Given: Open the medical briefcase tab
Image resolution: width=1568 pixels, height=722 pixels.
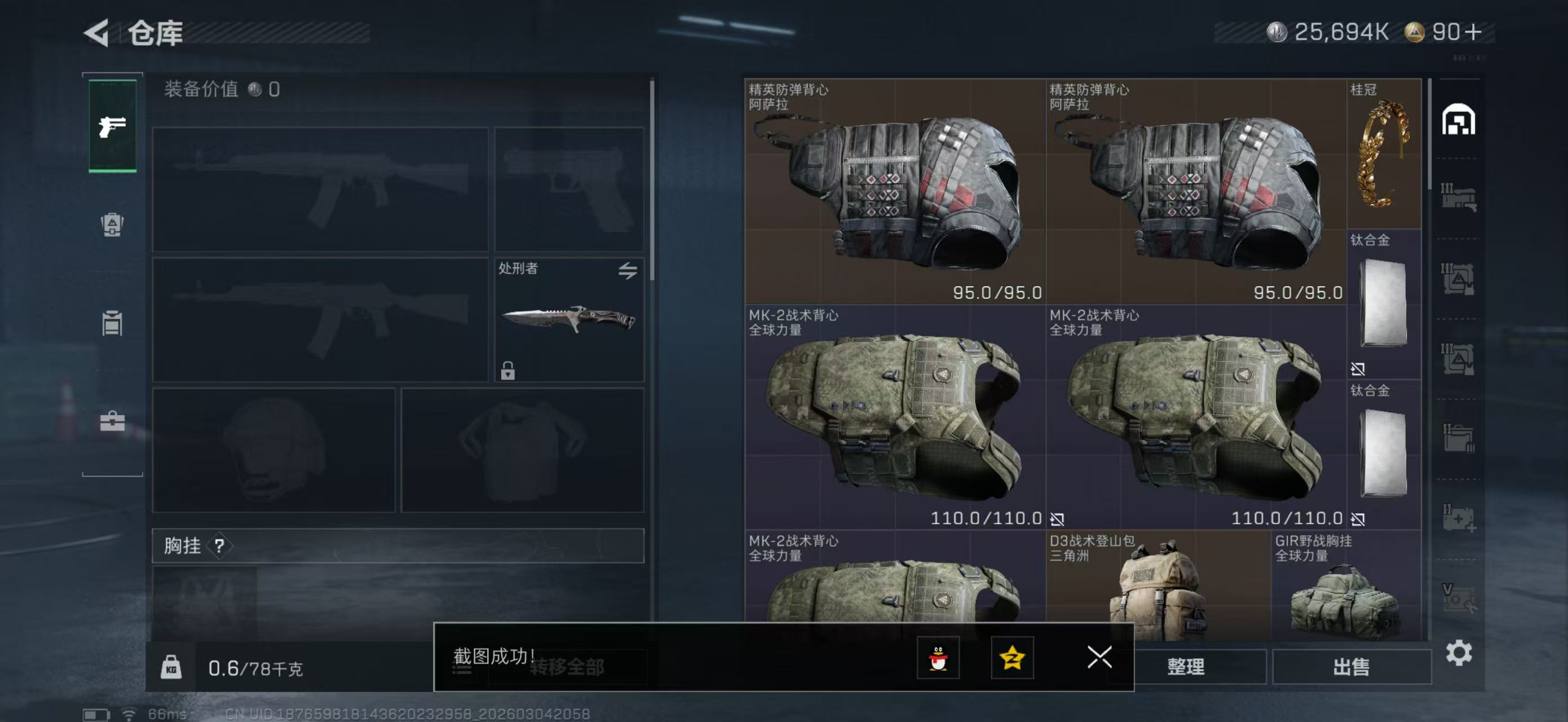Looking at the screenshot, I should point(112,421).
